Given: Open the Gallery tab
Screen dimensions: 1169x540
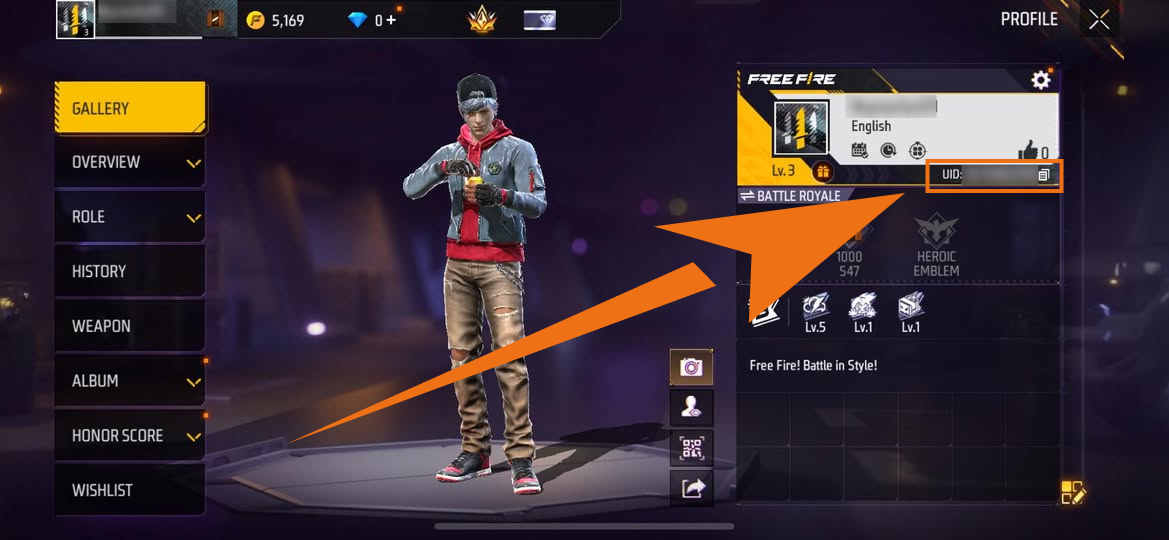Looking at the screenshot, I should point(130,108).
